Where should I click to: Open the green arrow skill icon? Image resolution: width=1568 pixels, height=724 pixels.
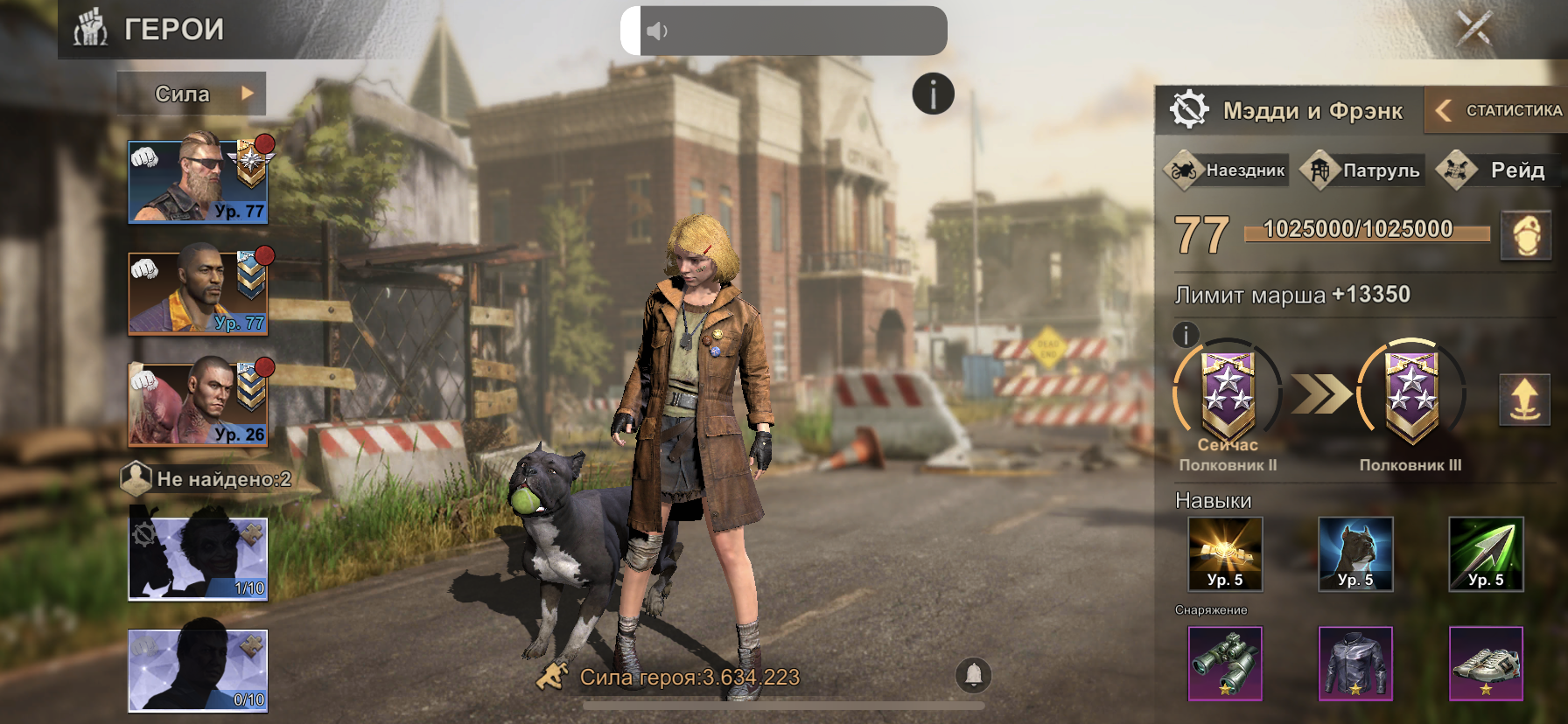[1486, 554]
